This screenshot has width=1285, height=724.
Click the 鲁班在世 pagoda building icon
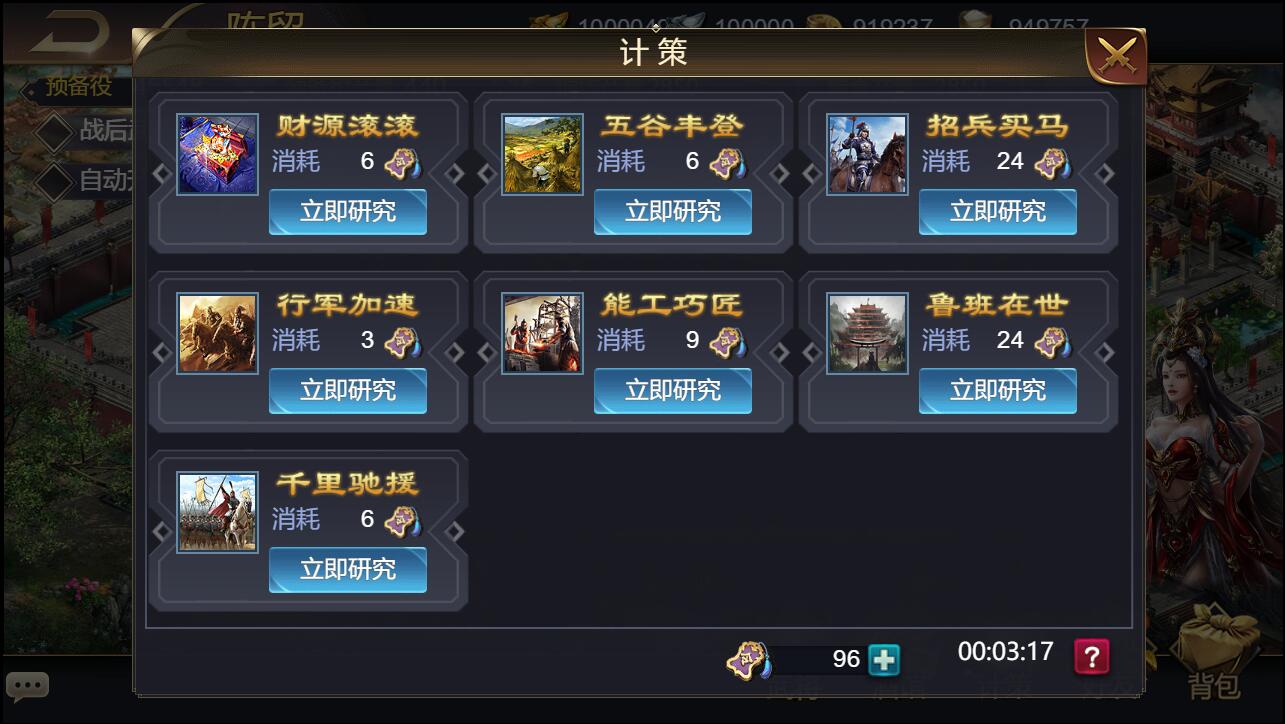click(867, 332)
